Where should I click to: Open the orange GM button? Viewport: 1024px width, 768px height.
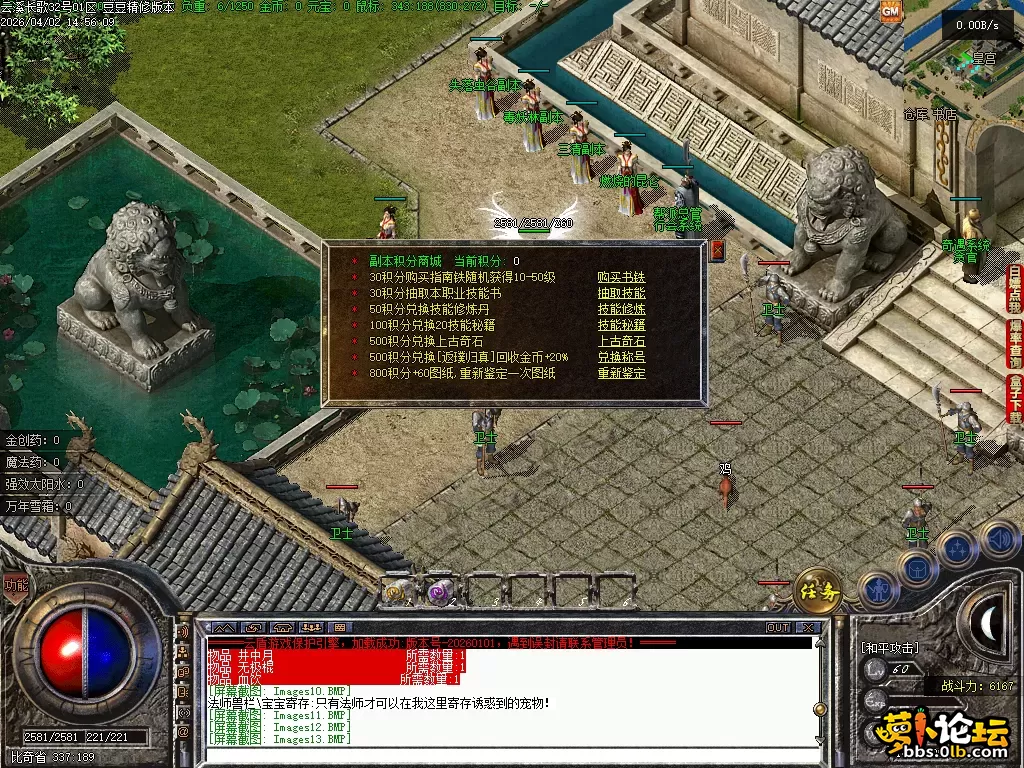890,10
